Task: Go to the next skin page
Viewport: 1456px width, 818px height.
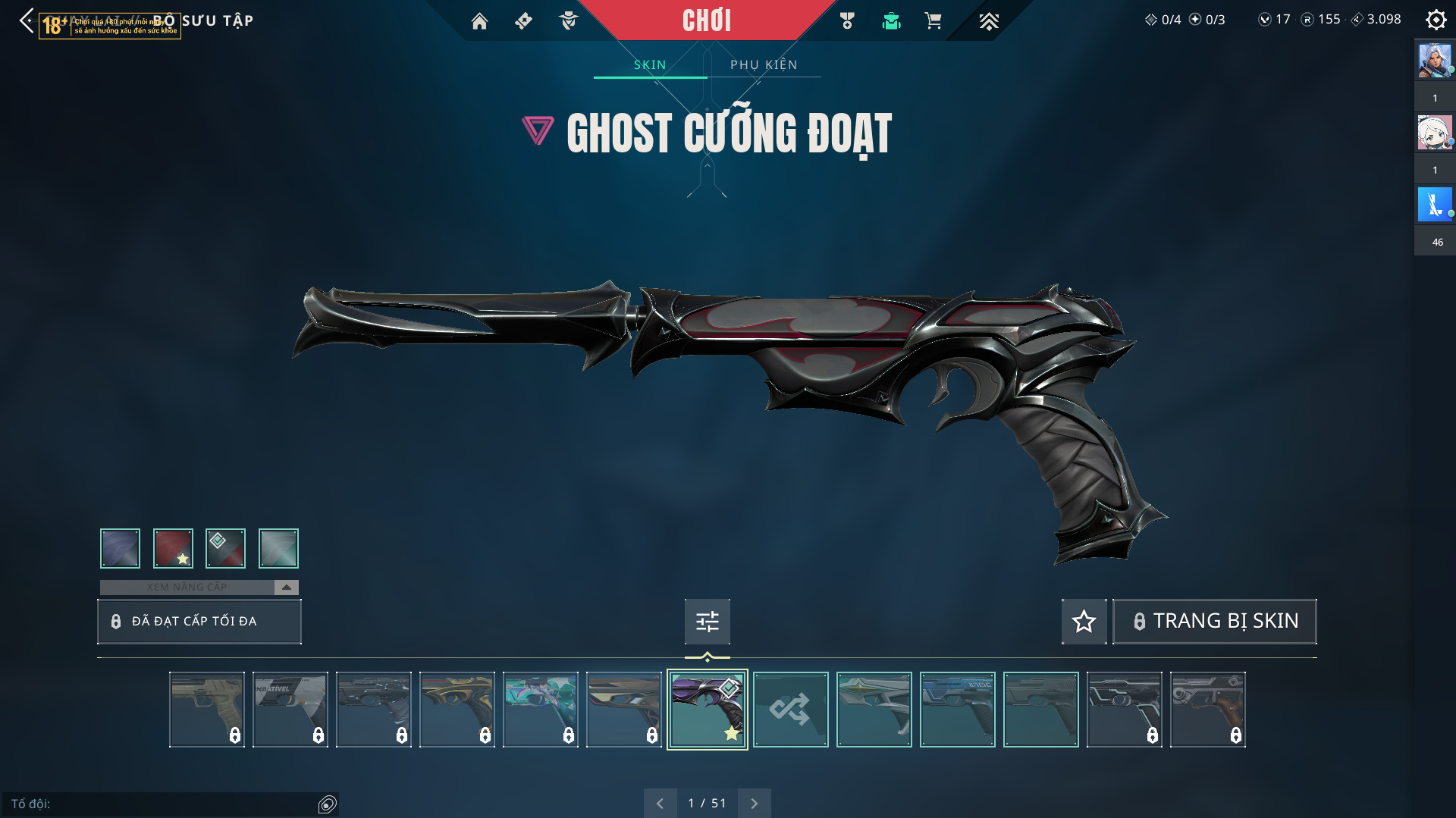Action: click(754, 804)
